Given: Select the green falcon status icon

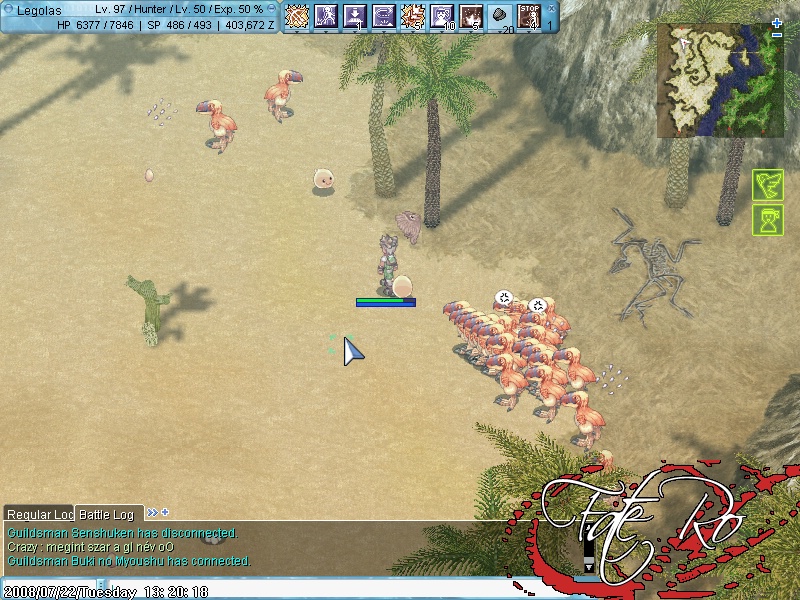Looking at the screenshot, I should (x=767, y=185).
